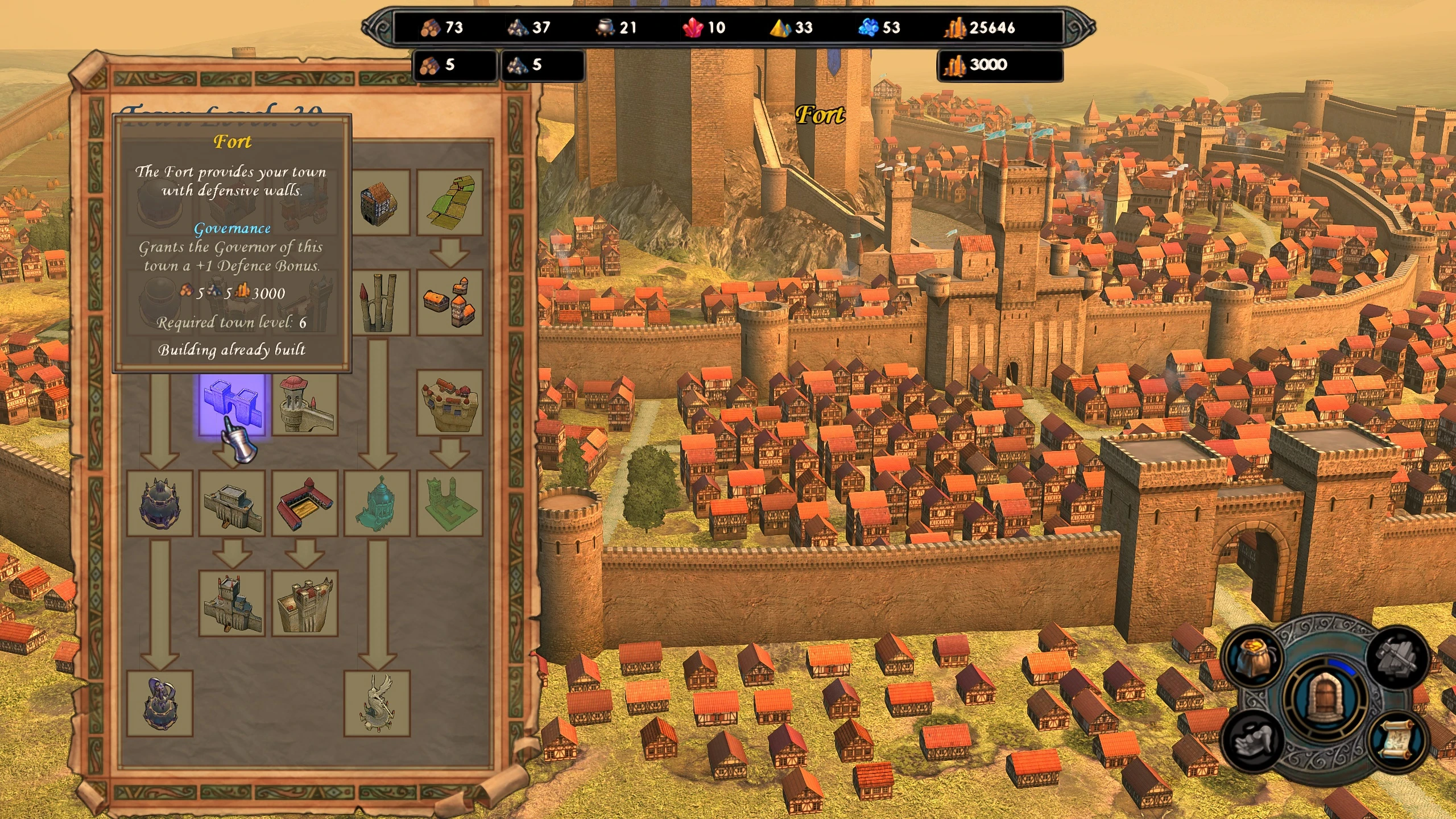Select the grey stone gatehouse building
This screenshot has height=819, width=1456.
point(231,503)
